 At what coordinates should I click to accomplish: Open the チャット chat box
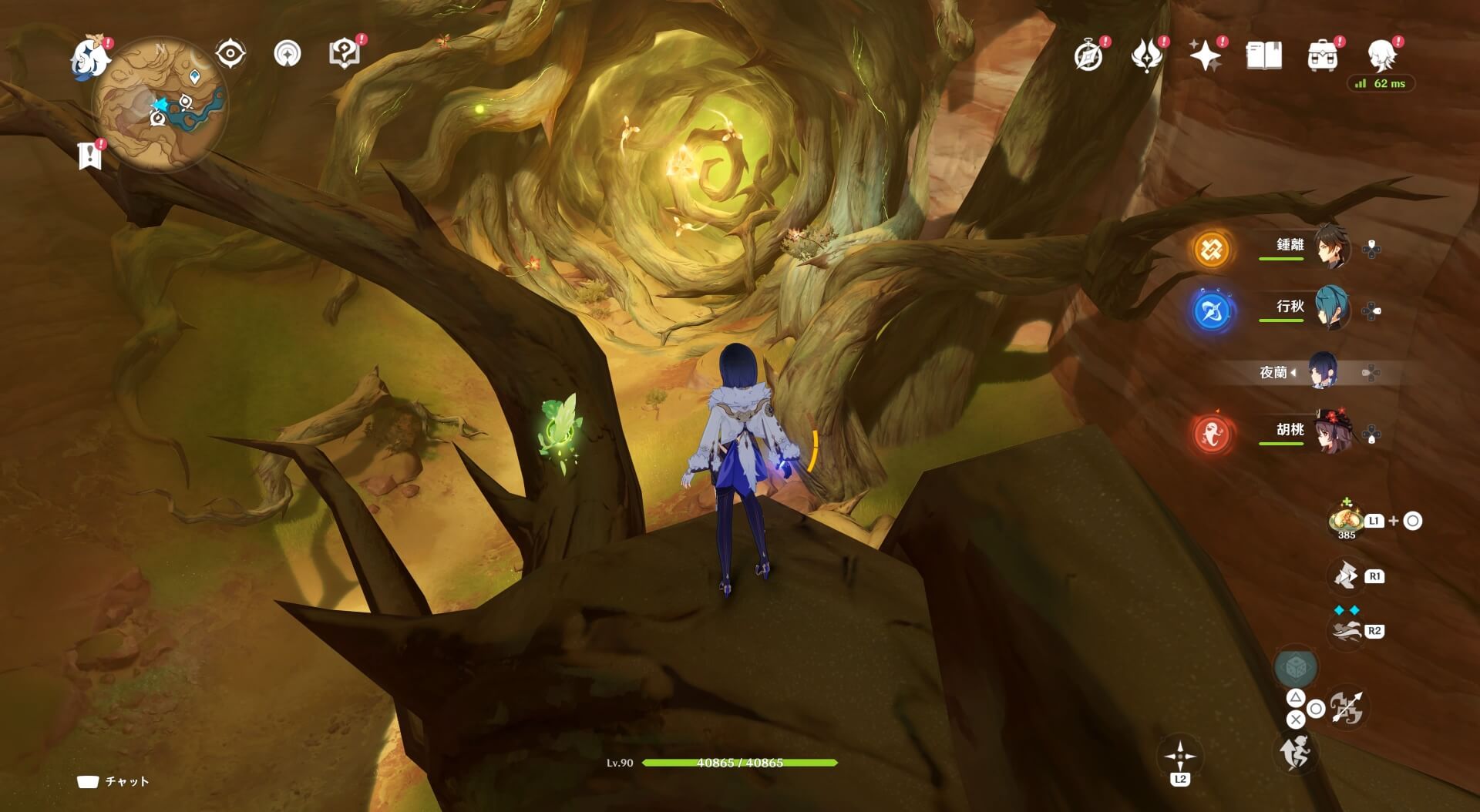click(x=113, y=782)
